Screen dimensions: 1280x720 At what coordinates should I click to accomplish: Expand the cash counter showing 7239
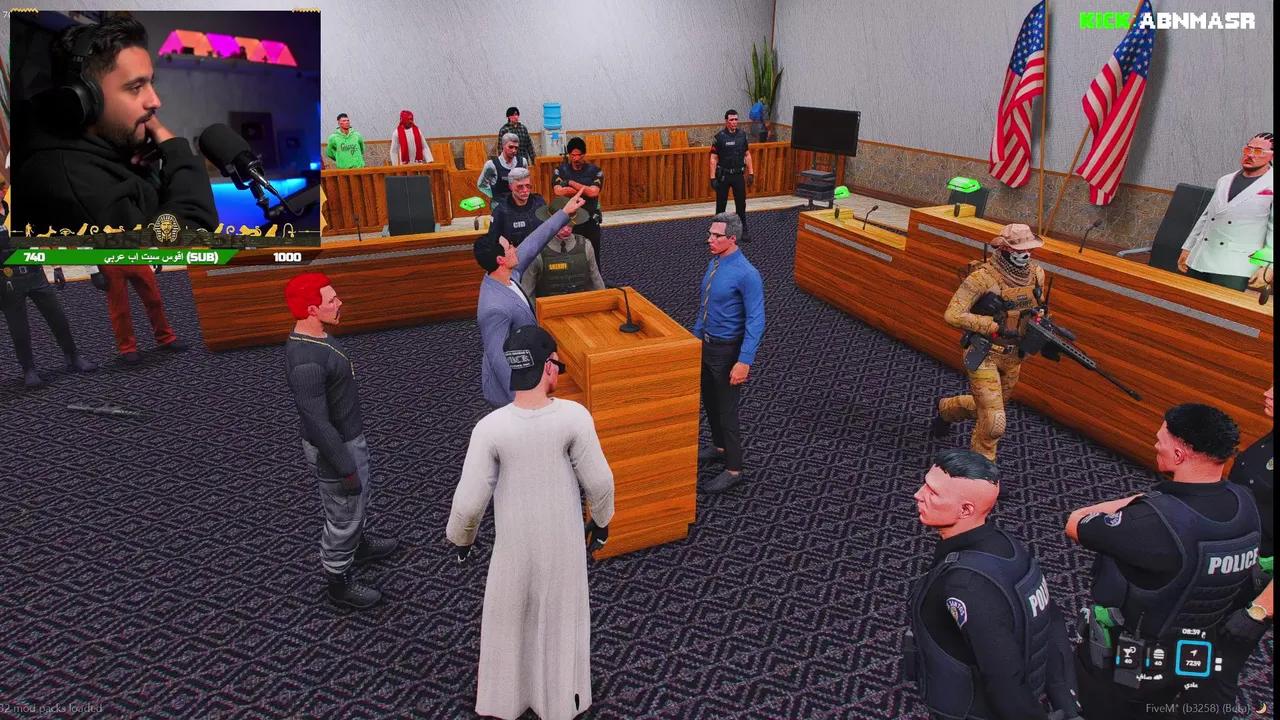pos(1193,663)
